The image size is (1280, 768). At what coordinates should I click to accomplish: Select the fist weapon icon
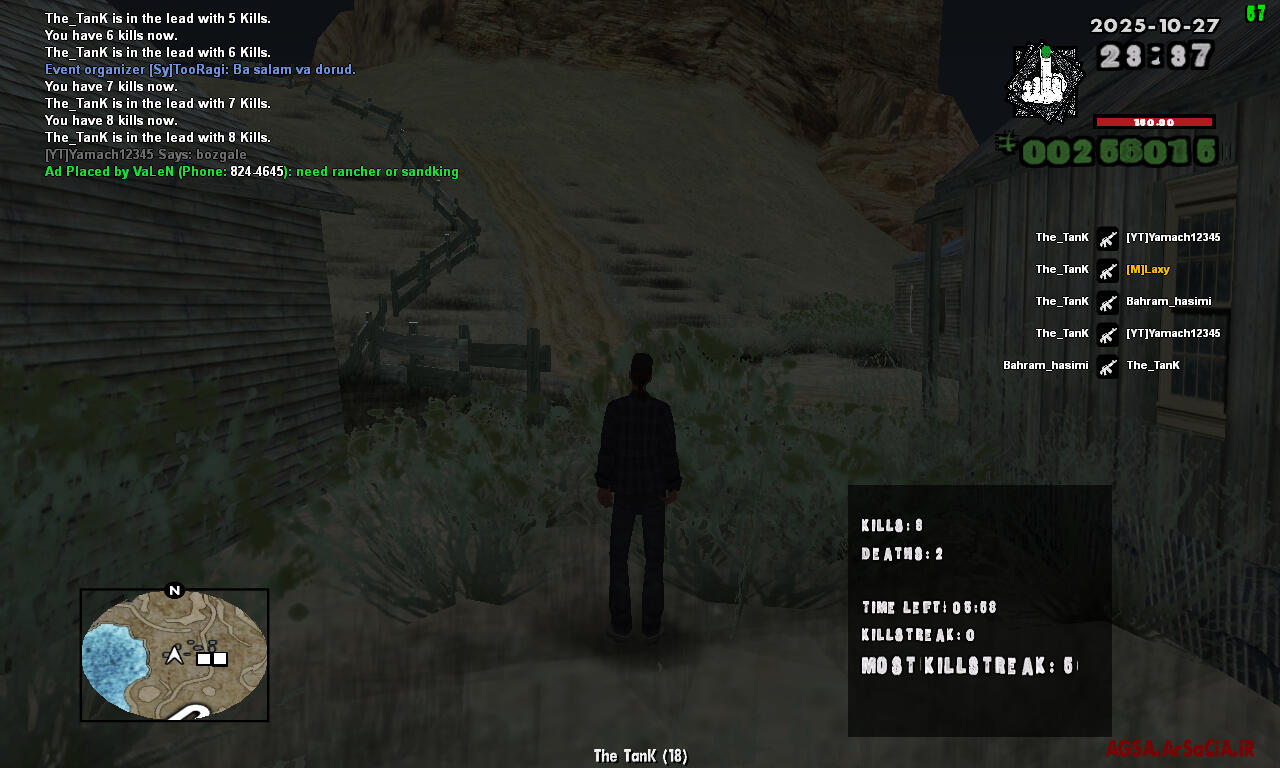[1043, 82]
